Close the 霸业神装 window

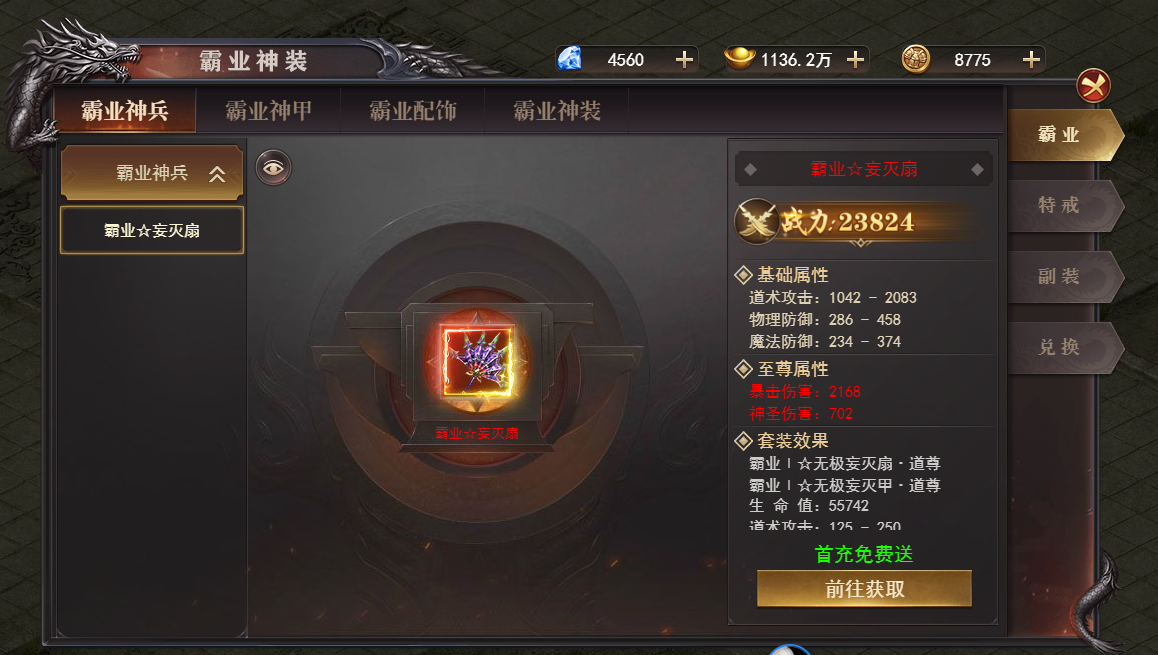(1093, 85)
